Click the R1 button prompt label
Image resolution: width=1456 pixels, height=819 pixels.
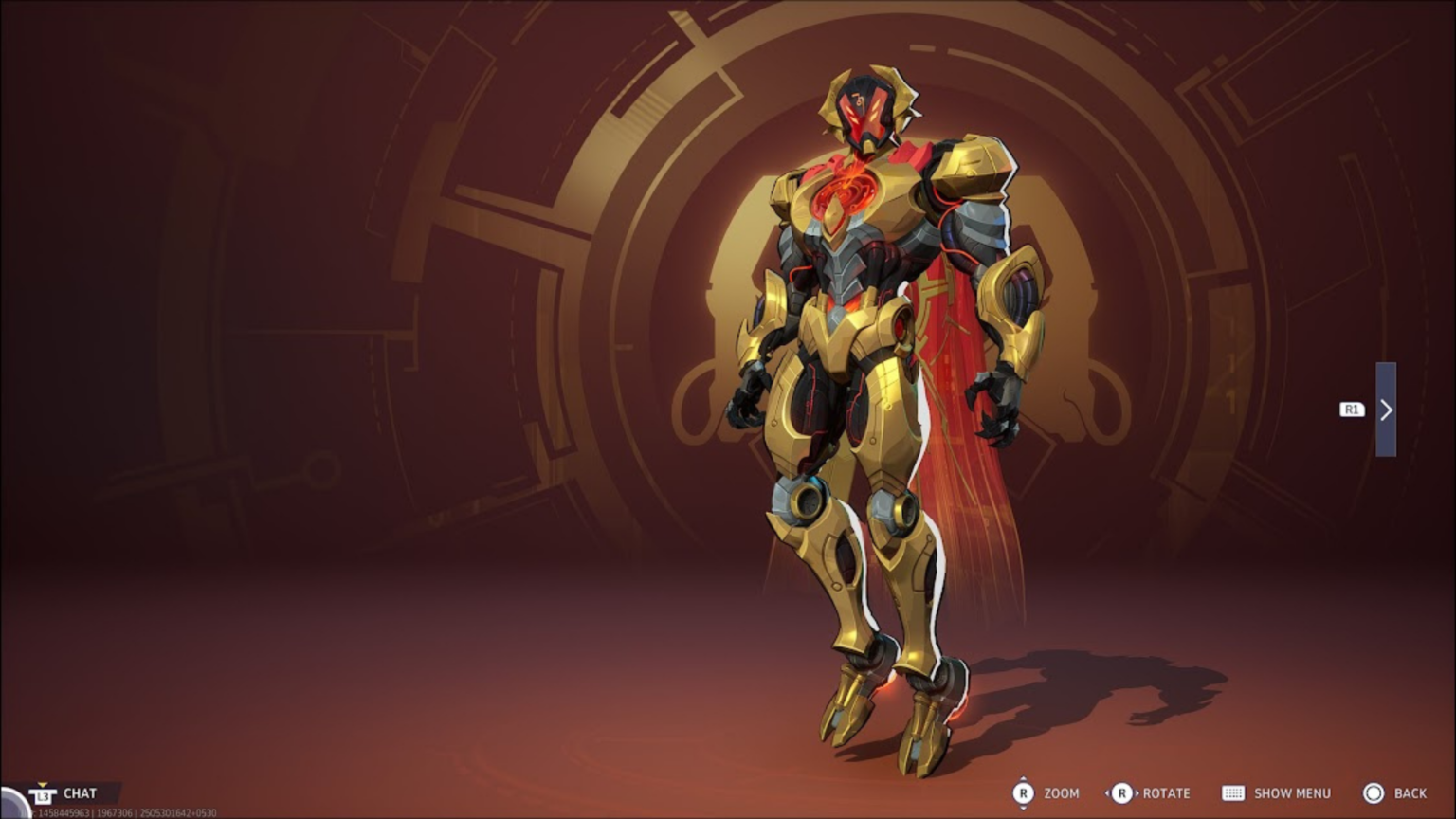pyautogui.click(x=1350, y=409)
